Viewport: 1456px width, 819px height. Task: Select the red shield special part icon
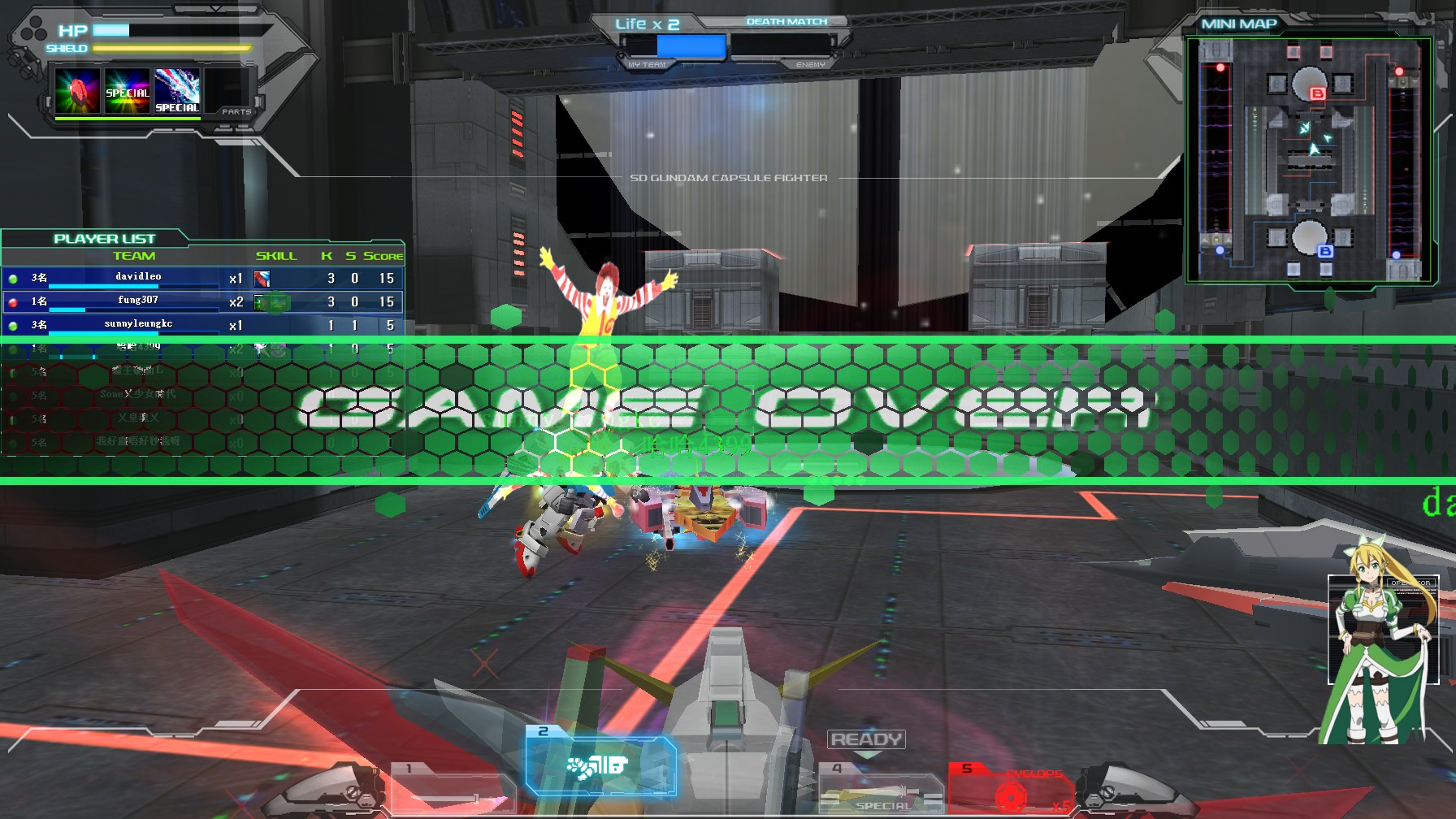pyautogui.click(x=77, y=92)
